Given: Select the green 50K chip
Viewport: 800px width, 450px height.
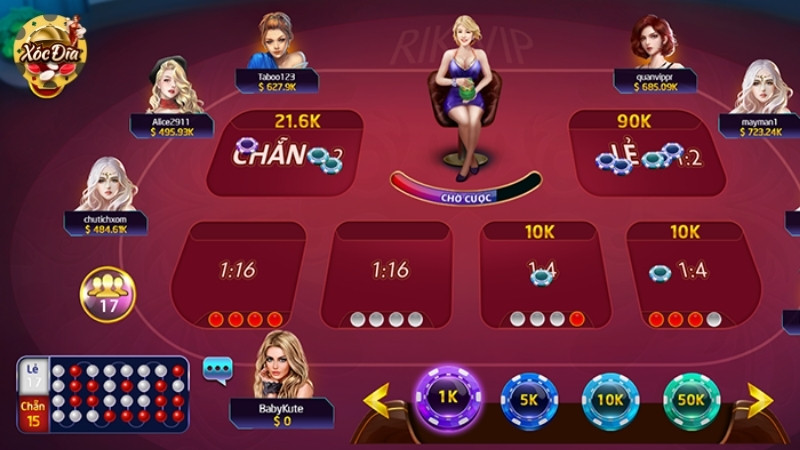Looking at the screenshot, I should coord(692,399).
